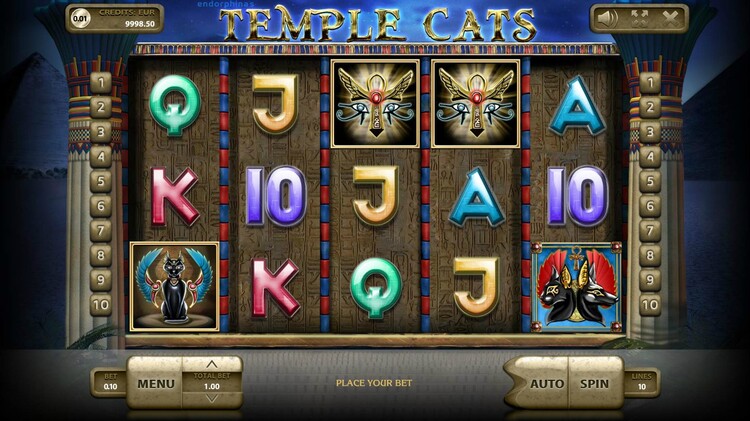Increase total bet with the up arrow
This screenshot has height=421, width=750.
tap(211, 364)
